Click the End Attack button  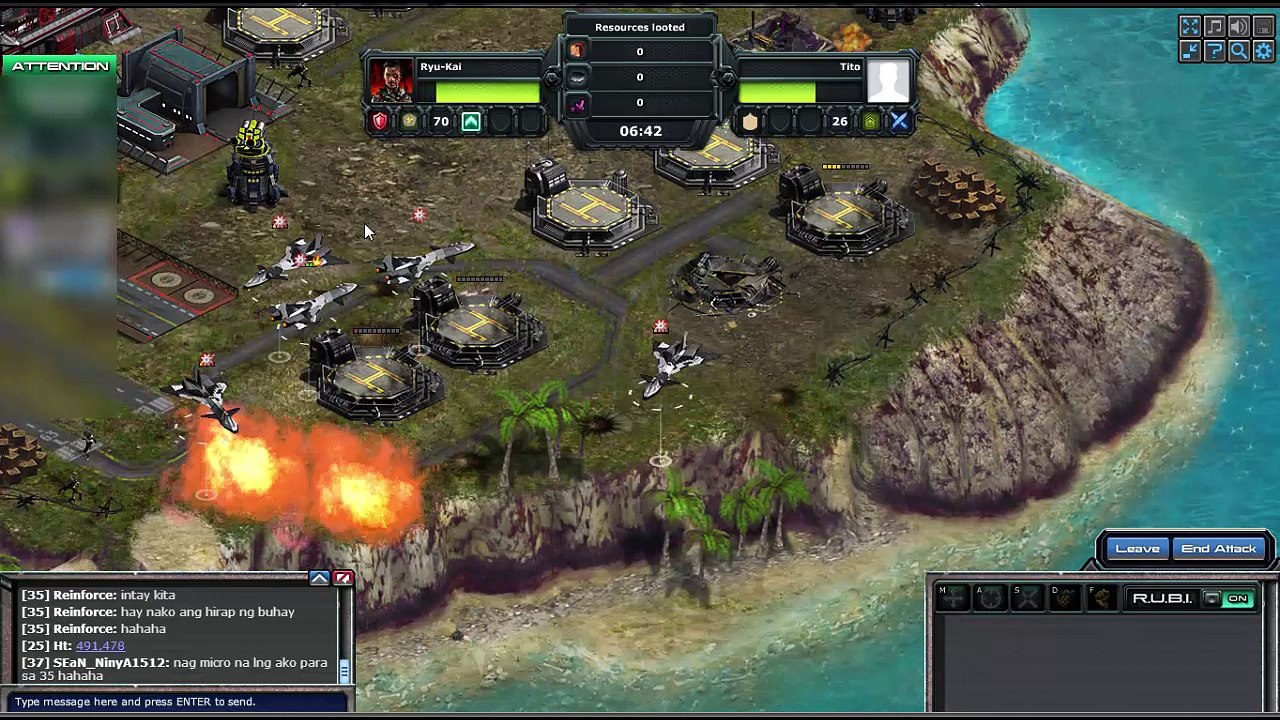(x=1218, y=549)
